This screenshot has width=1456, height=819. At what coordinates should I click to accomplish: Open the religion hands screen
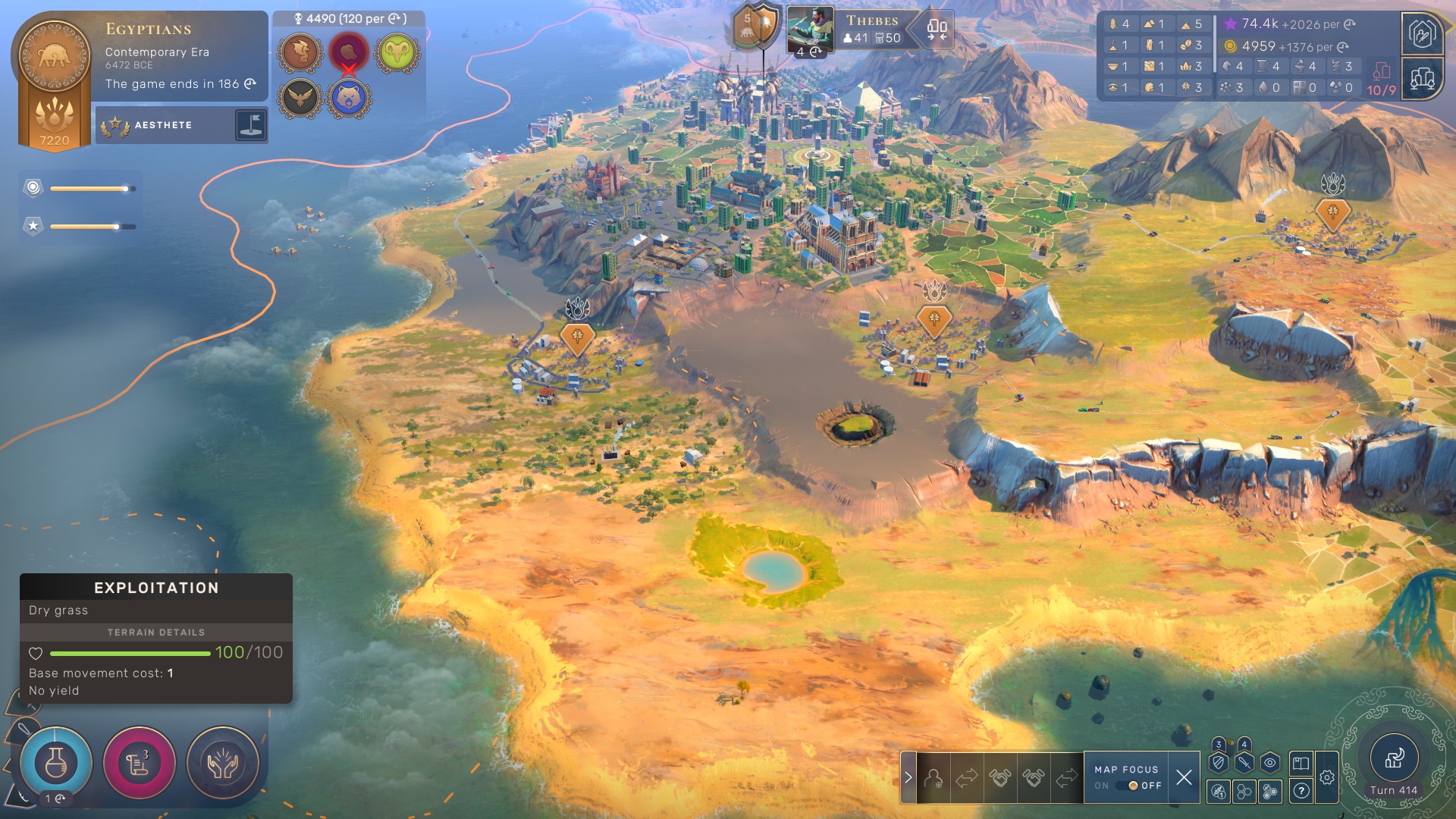pos(222,763)
